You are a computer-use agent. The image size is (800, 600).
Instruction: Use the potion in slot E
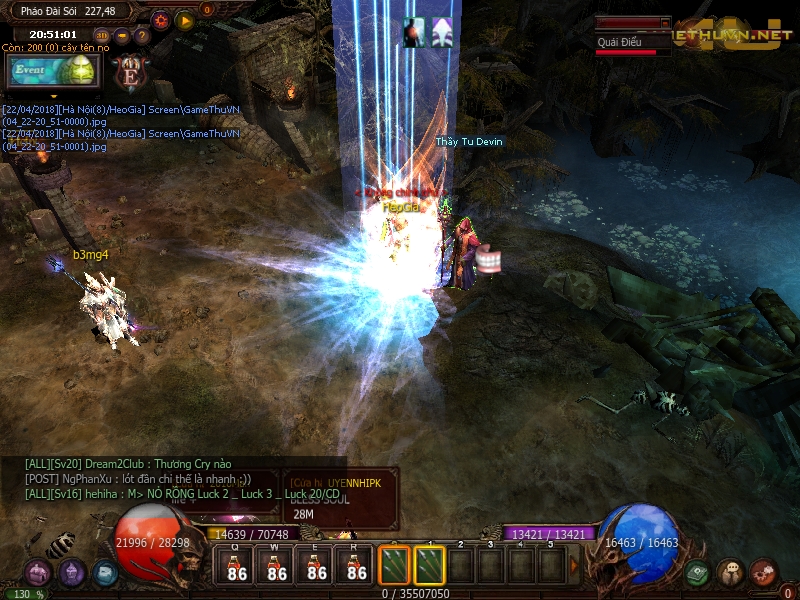tap(317, 566)
